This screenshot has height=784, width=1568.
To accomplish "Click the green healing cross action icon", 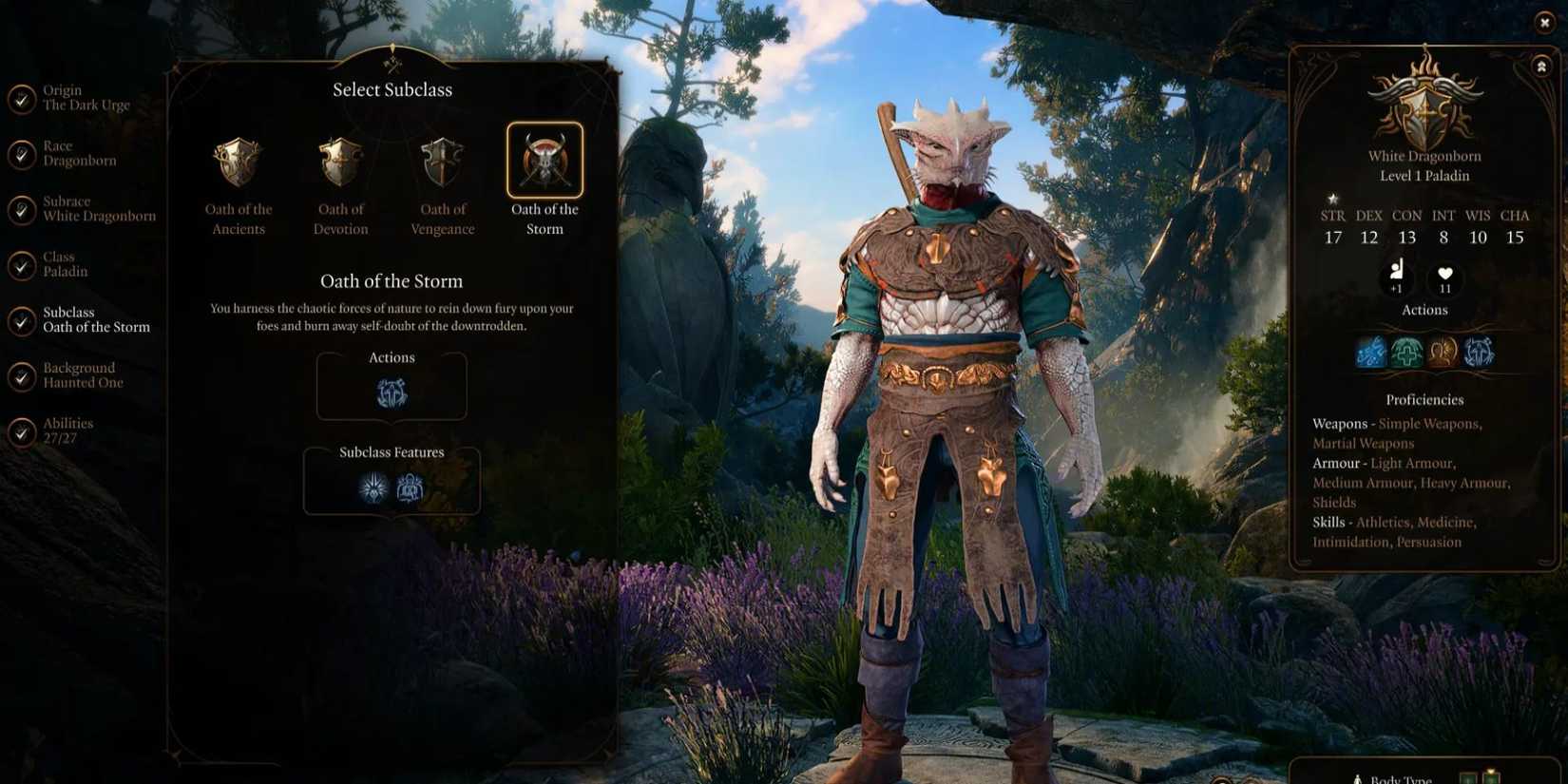I will [1406, 351].
